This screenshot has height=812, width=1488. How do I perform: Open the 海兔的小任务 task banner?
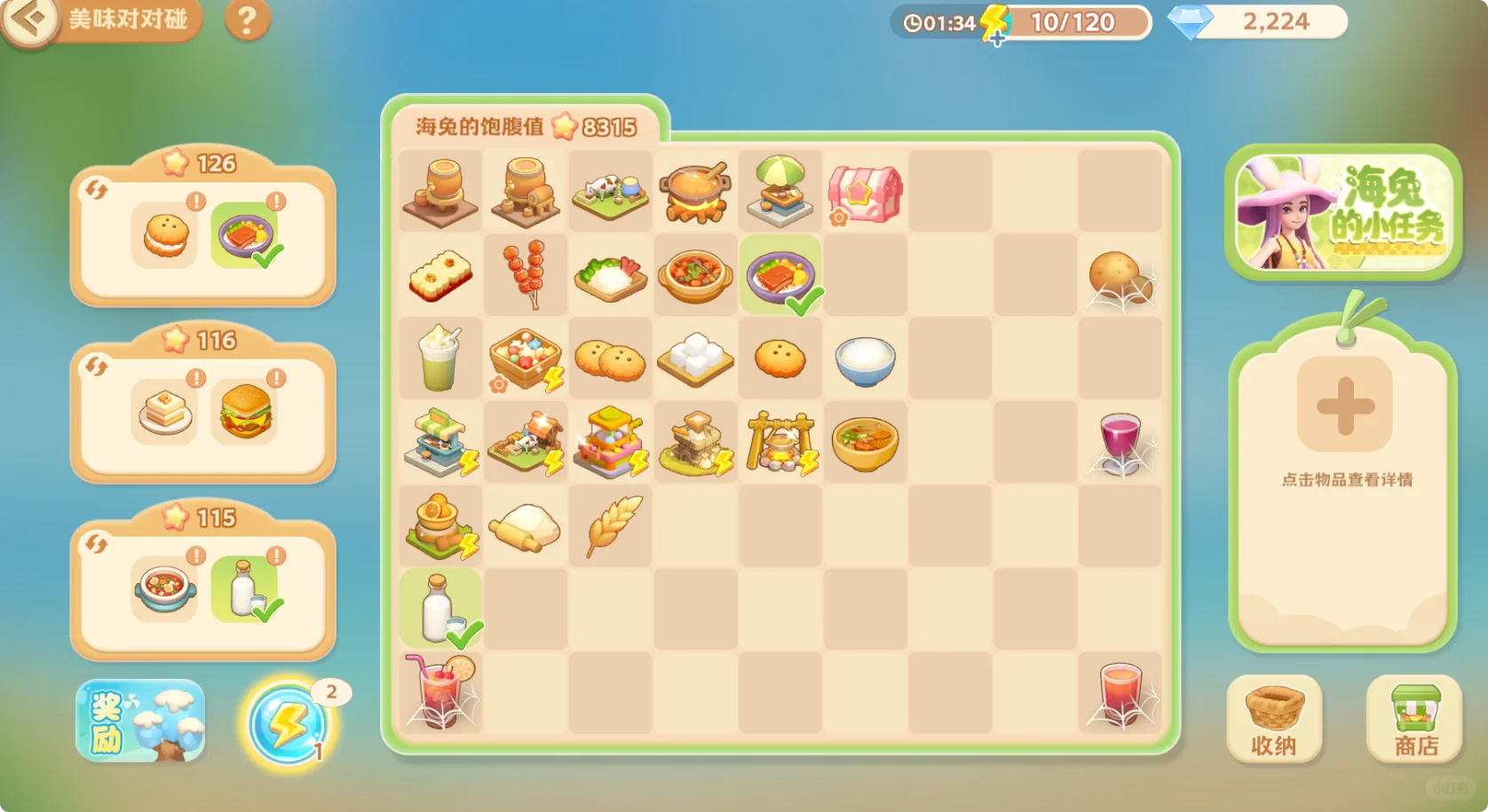tap(1343, 213)
